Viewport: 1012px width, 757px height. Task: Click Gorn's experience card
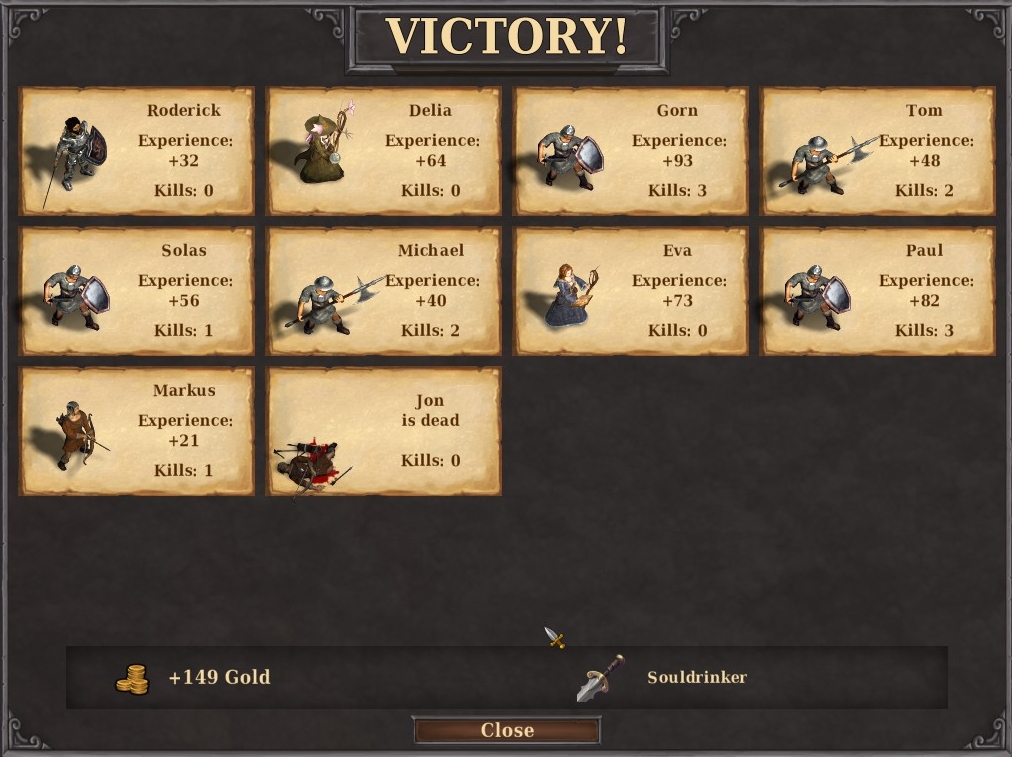(x=631, y=151)
